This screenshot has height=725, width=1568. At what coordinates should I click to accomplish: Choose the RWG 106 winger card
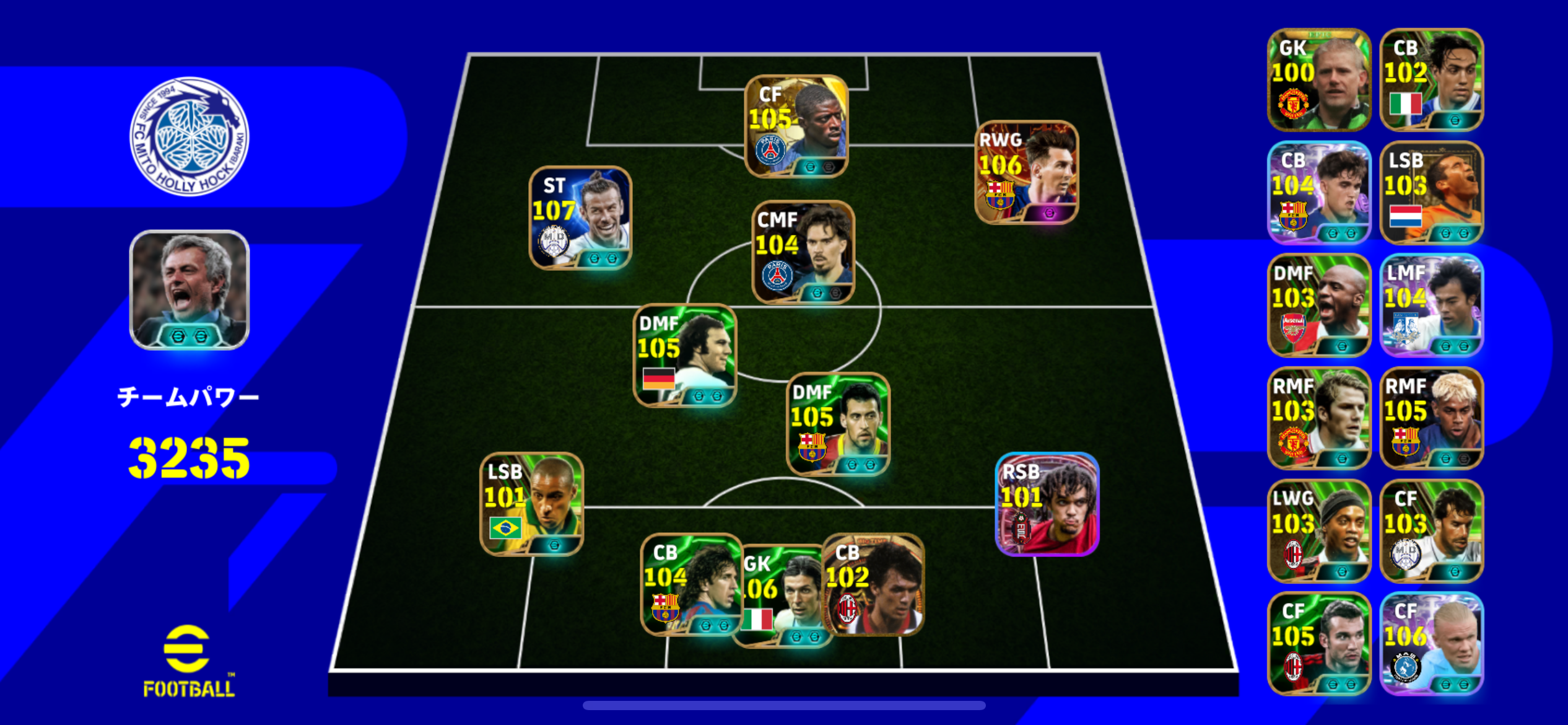(x=1026, y=172)
